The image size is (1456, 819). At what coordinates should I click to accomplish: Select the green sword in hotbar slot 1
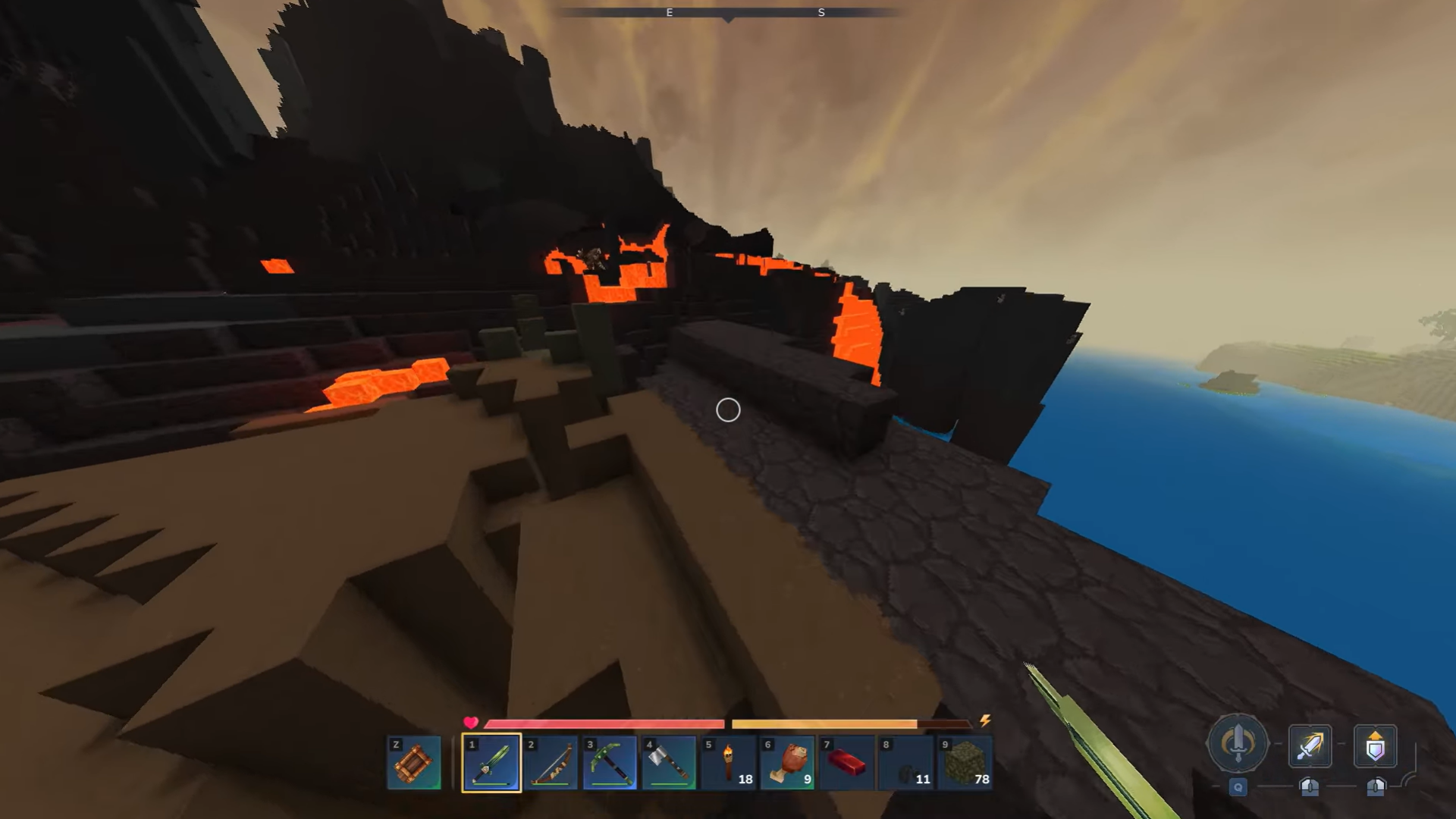(x=491, y=762)
